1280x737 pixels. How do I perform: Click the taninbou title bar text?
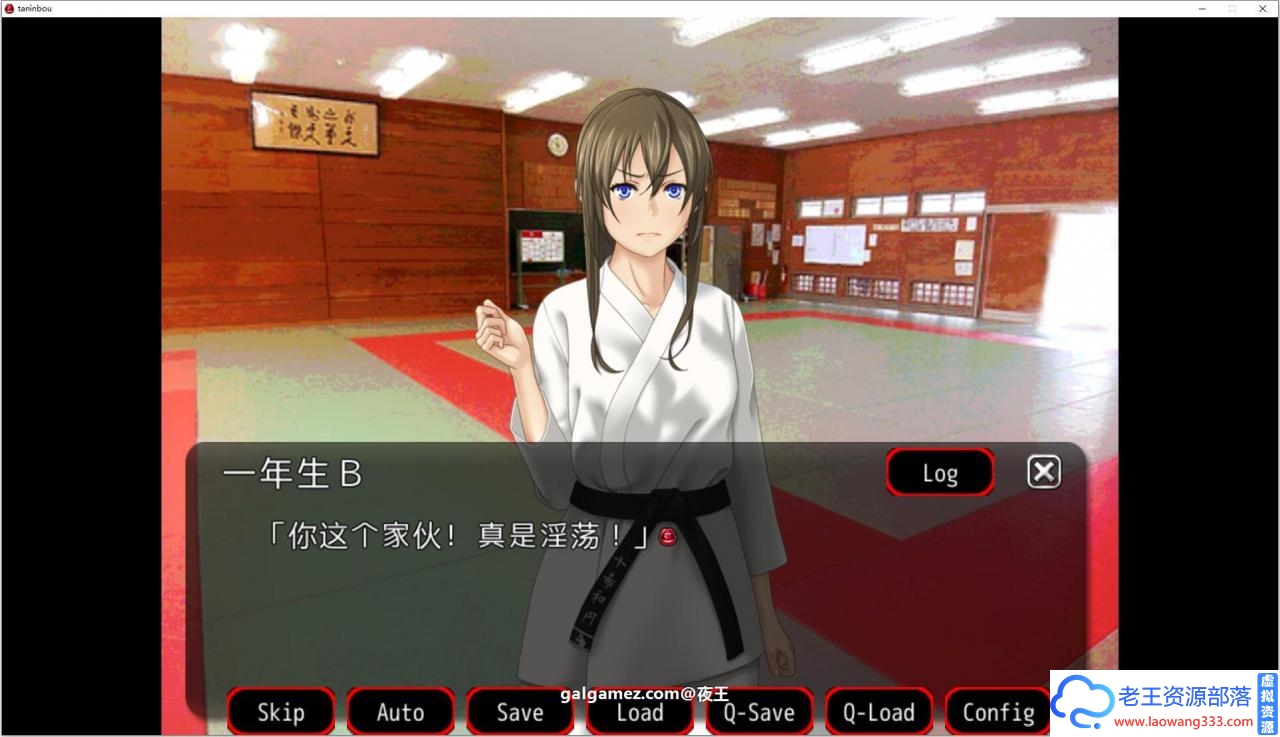33,8
